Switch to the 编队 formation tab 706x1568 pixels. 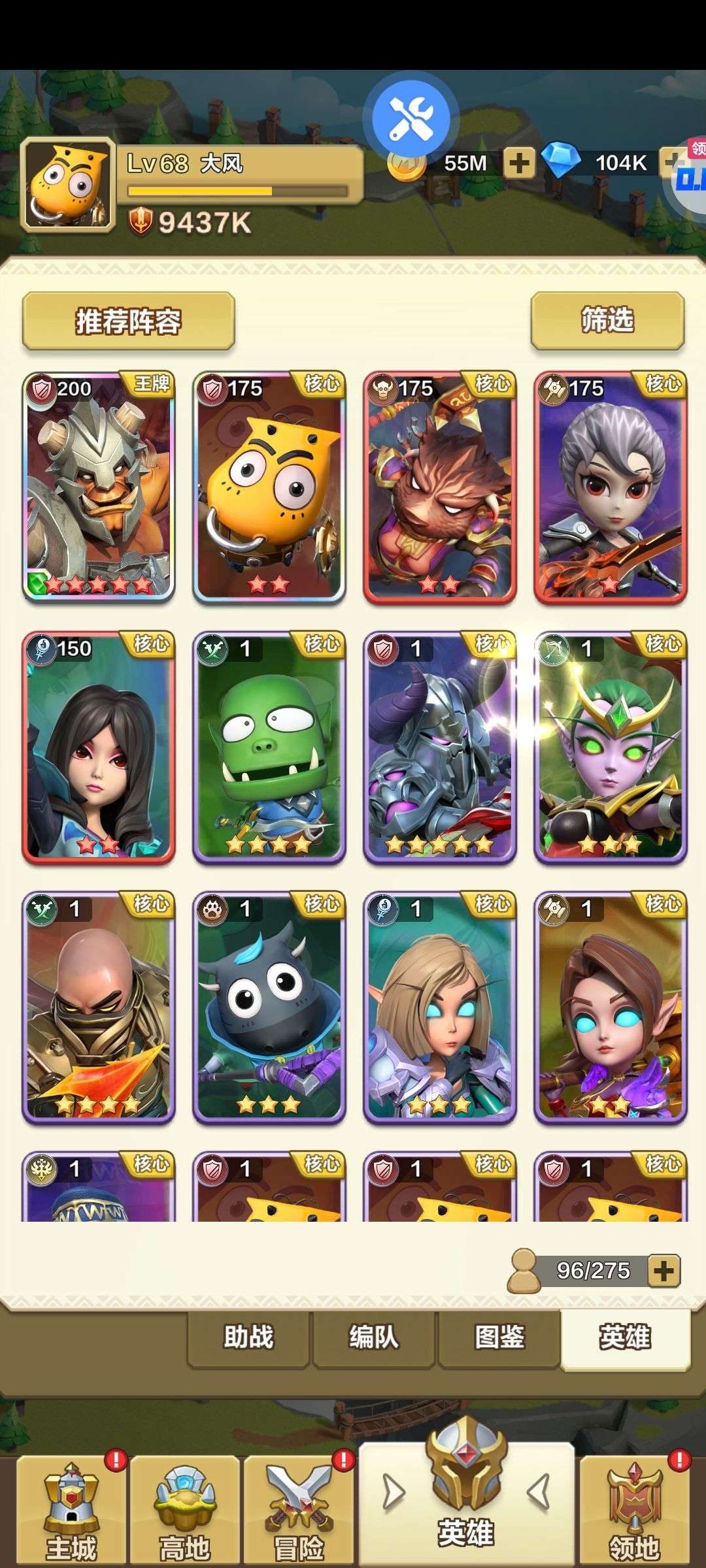(374, 1337)
